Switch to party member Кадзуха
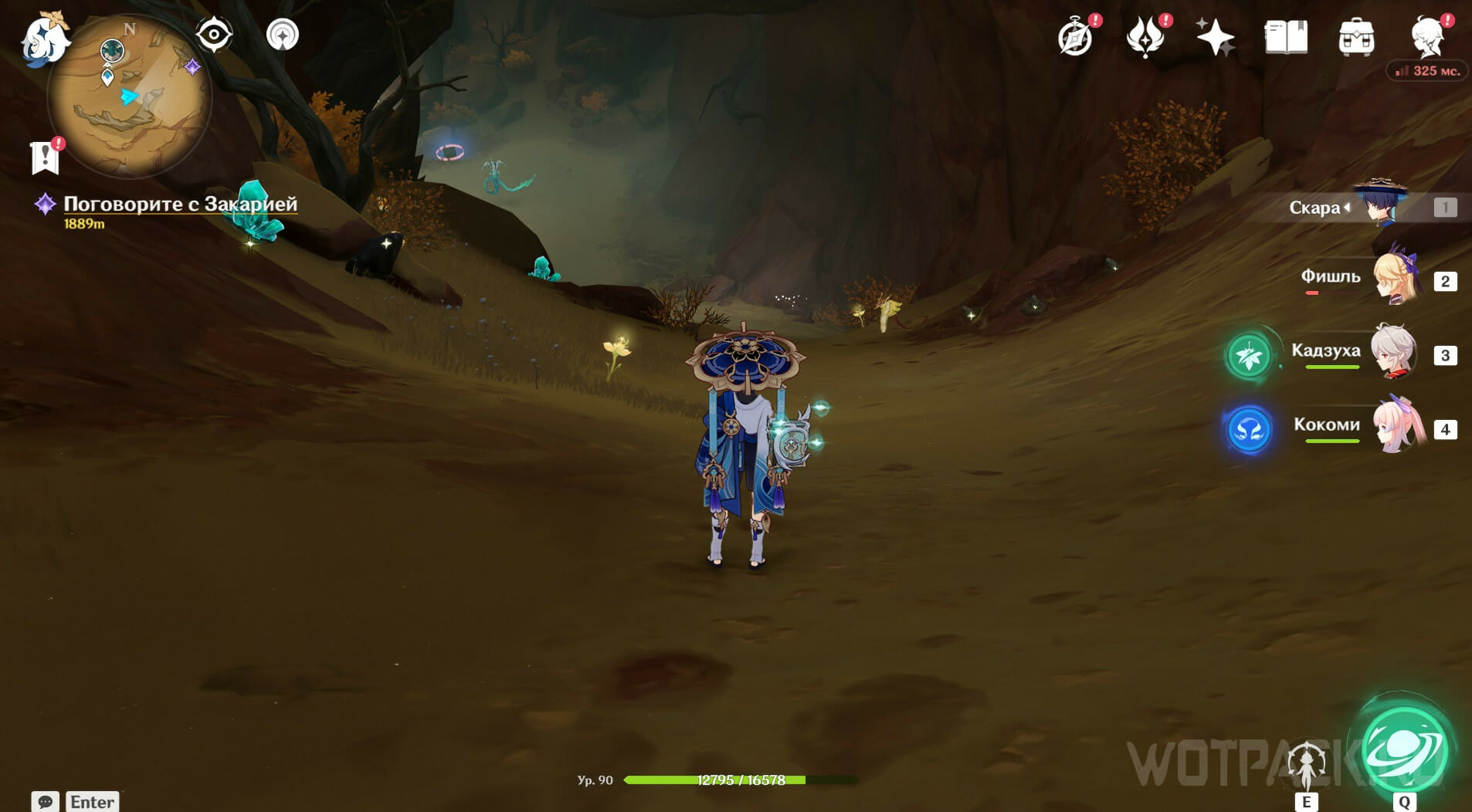This screenshot has height=812, width=1472. click(1393, 354)
